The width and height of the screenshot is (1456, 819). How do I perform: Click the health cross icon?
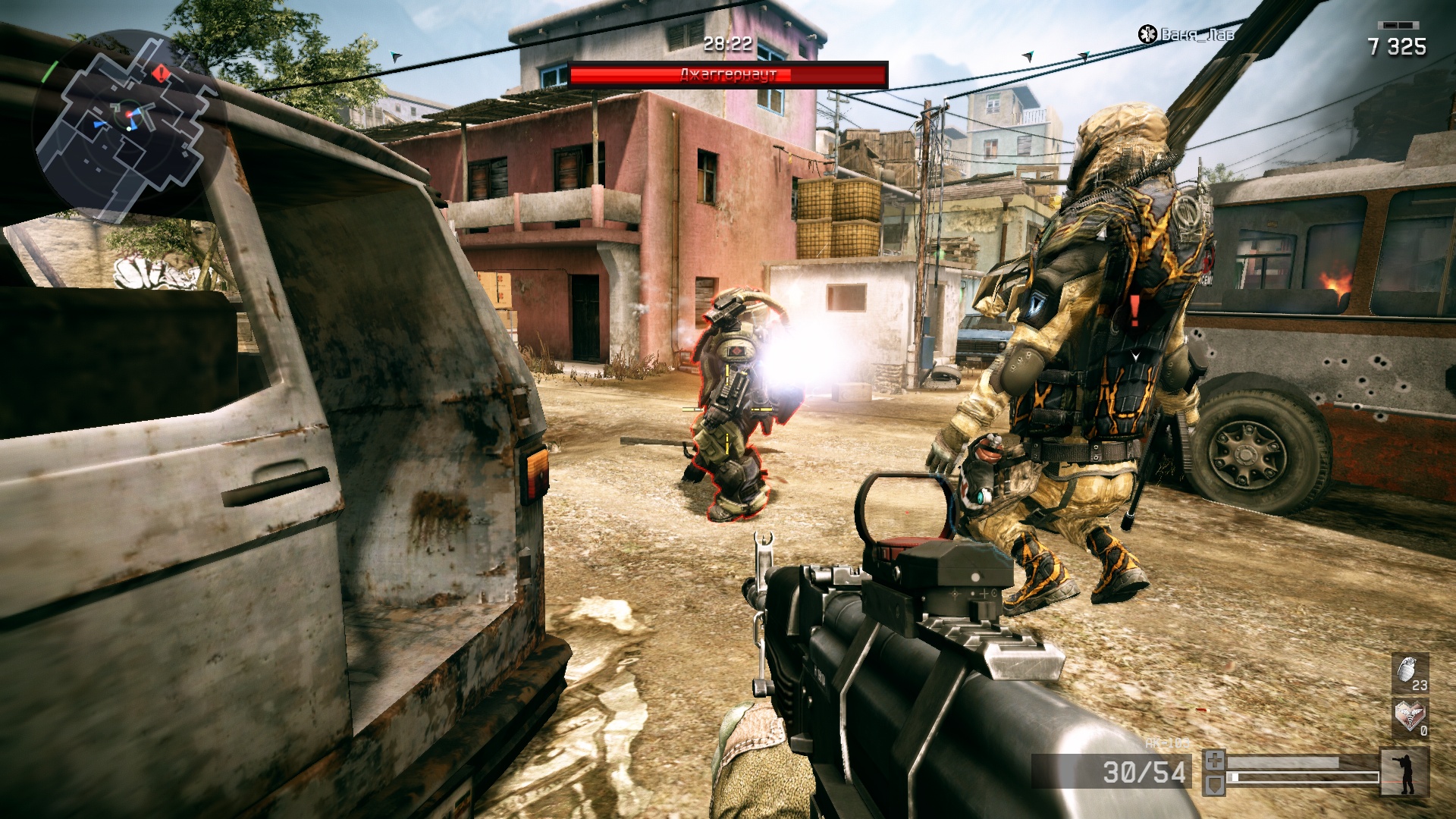point(1214,759)
